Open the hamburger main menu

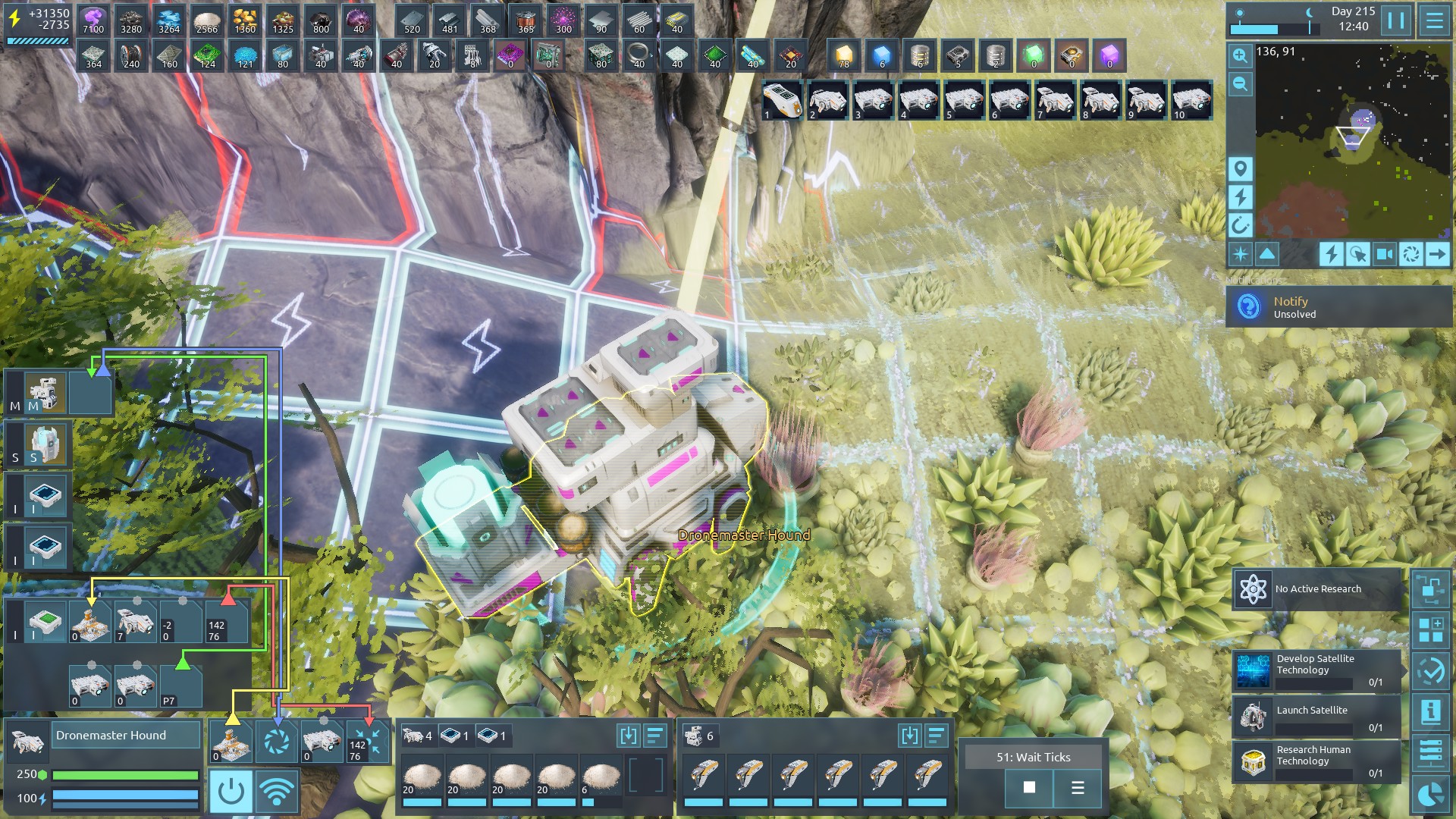[x=1434, y=20]
